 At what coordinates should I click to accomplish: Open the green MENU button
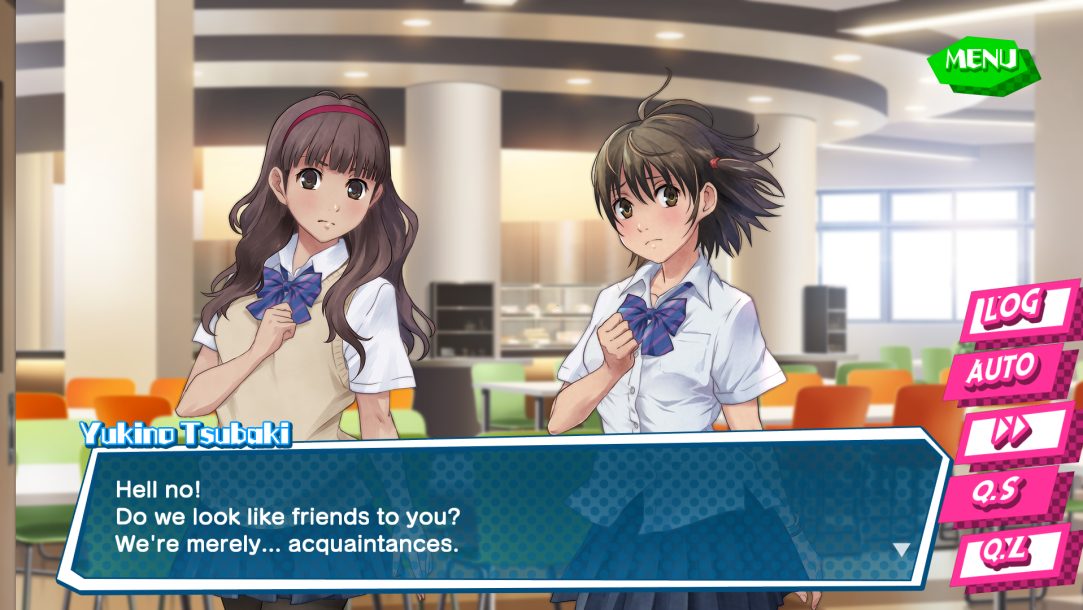pos(982,62)
